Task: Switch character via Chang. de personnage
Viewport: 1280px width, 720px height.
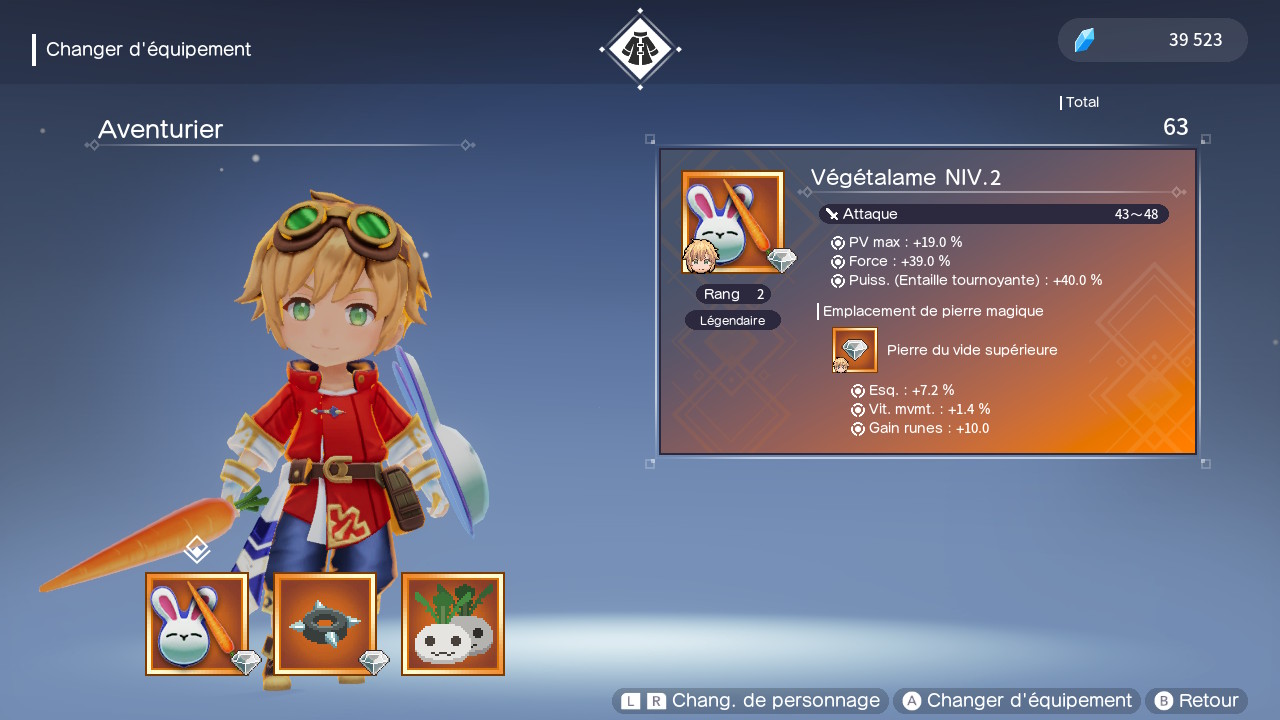Action: (750, 701)
